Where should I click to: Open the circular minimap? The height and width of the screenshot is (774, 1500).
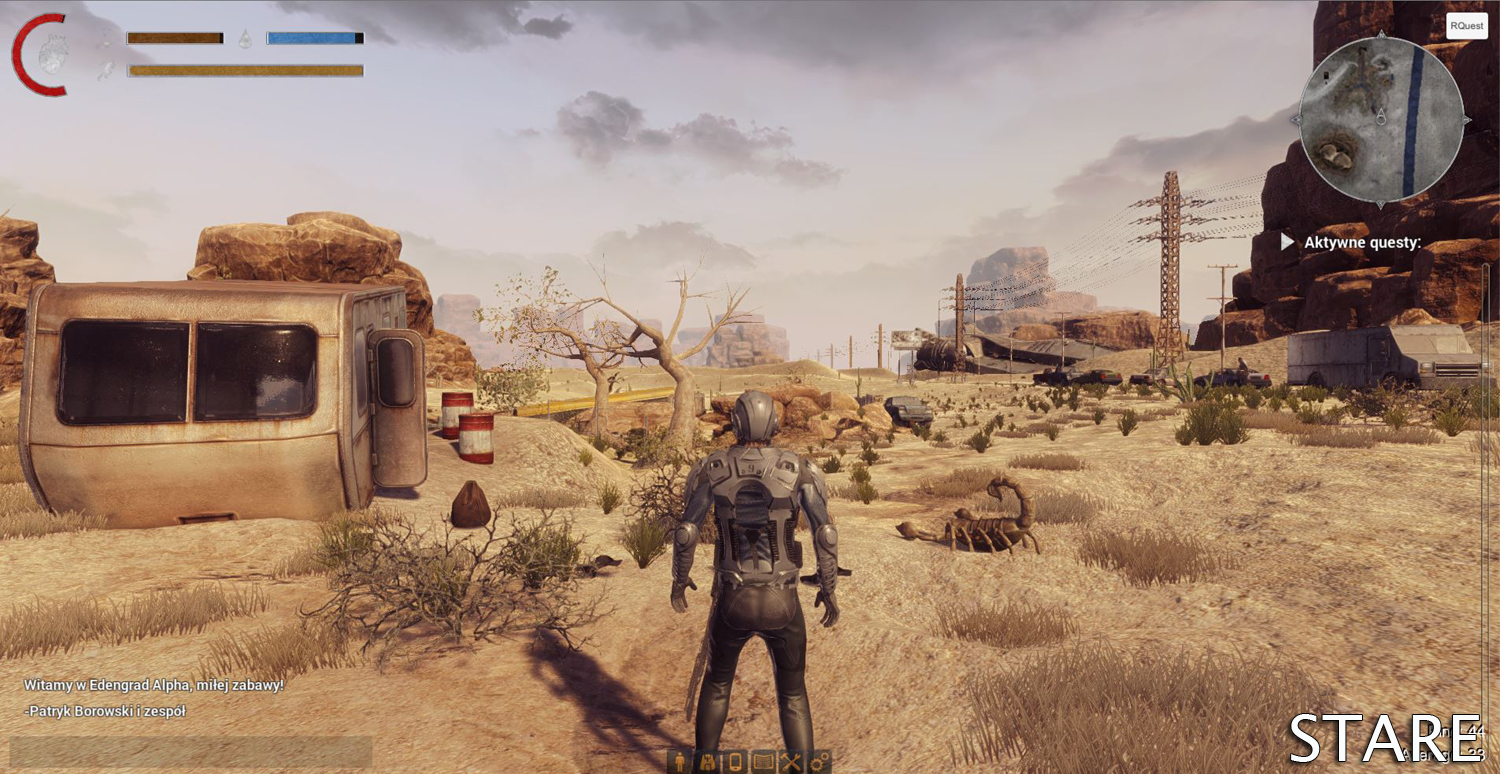[1380, 121]
